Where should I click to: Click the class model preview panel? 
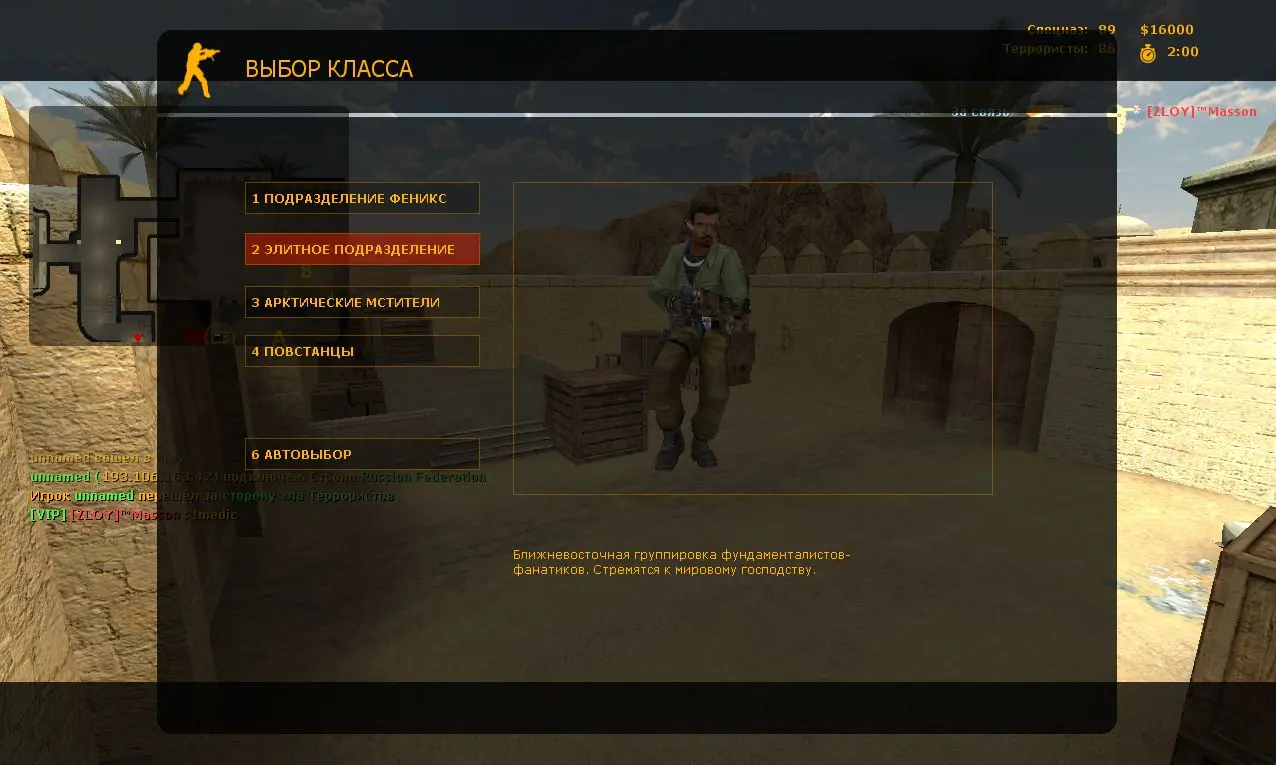[752, 338]
